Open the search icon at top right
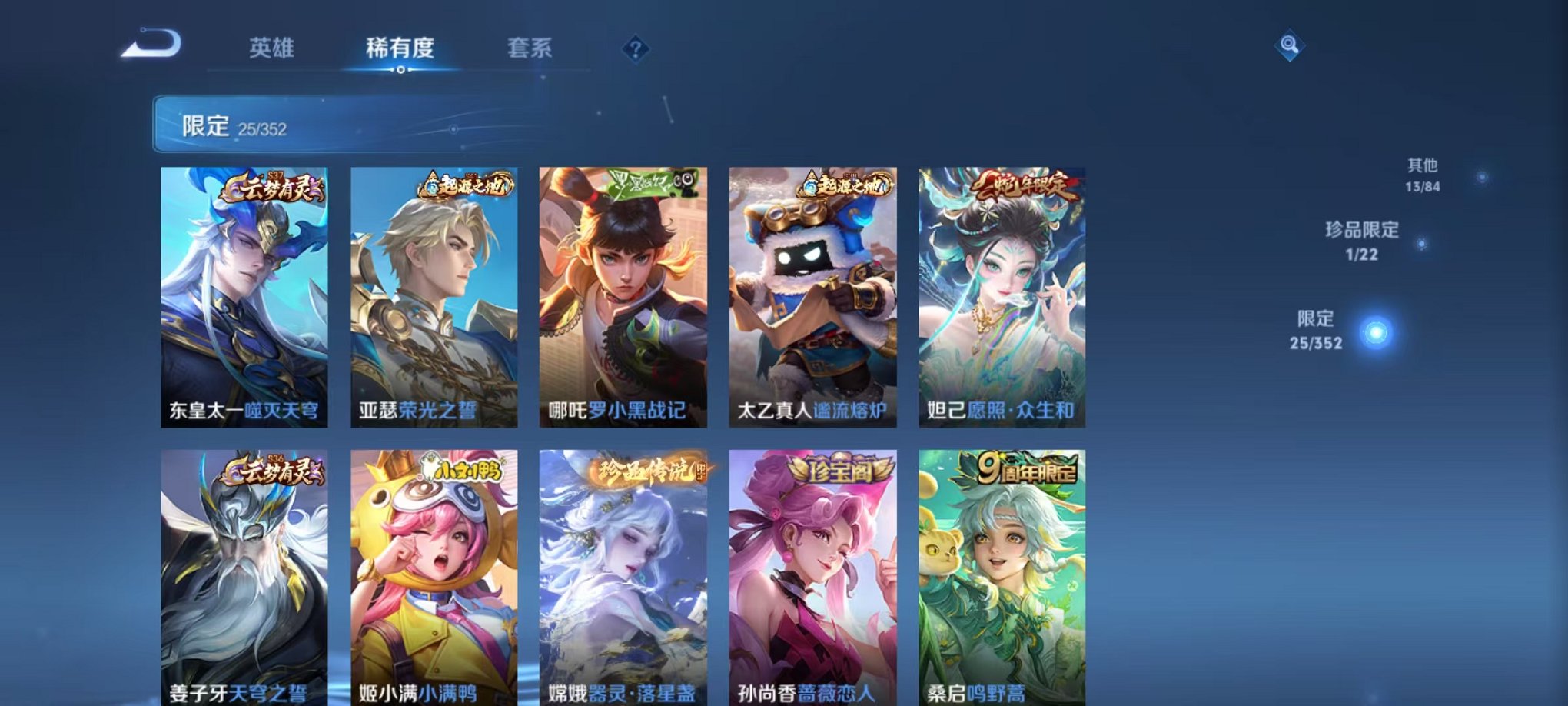Viewport: 1568px width, 706px height. [x=1290, y=45]
